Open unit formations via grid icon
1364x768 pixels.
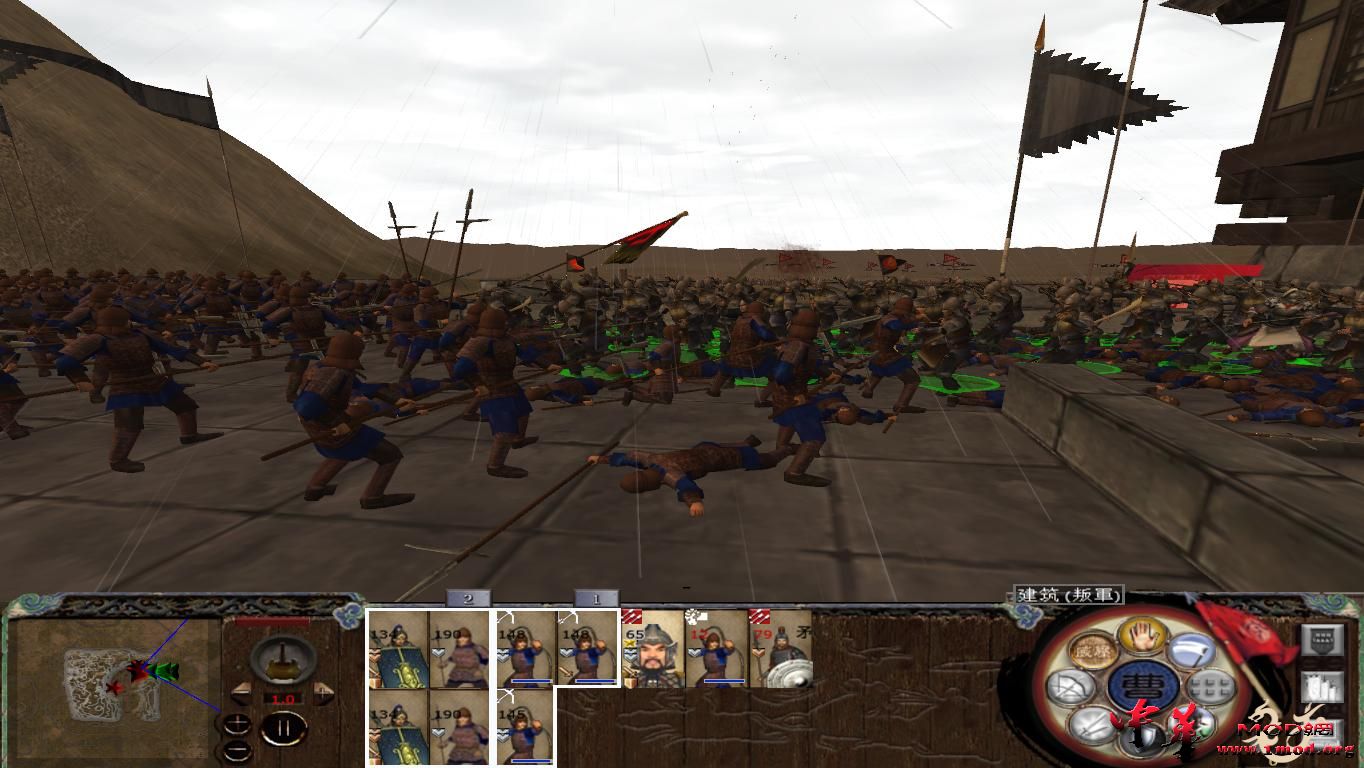coord(1211,686)
